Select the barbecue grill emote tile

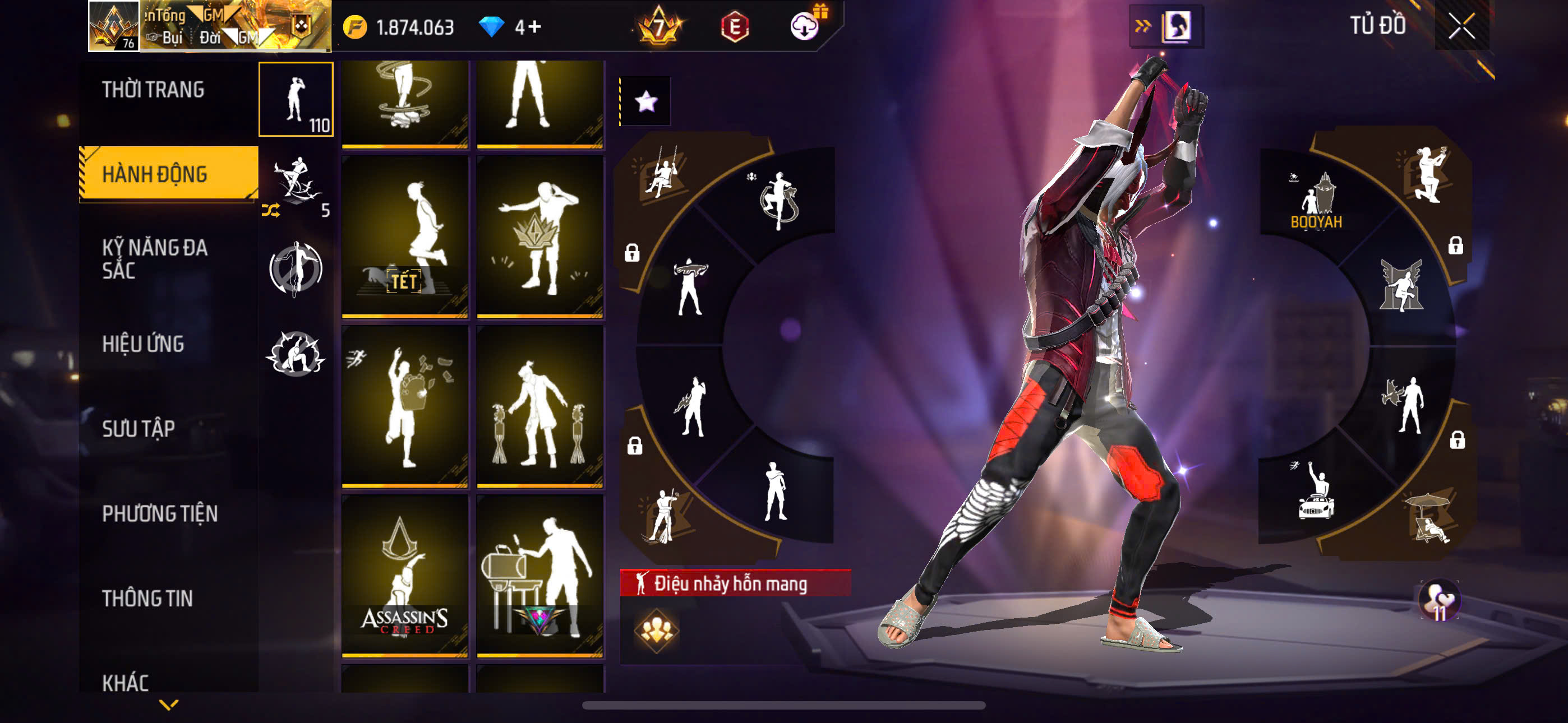(540, 575)
